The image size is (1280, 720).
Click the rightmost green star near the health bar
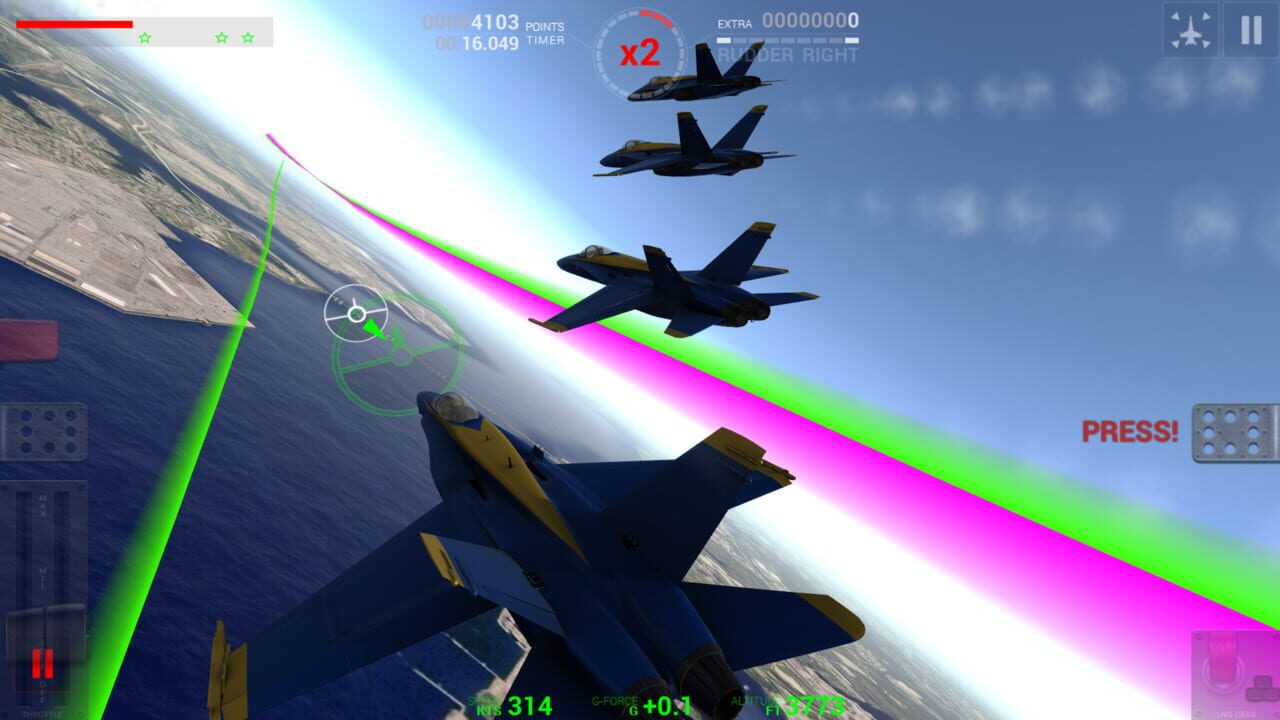point(246,38)
